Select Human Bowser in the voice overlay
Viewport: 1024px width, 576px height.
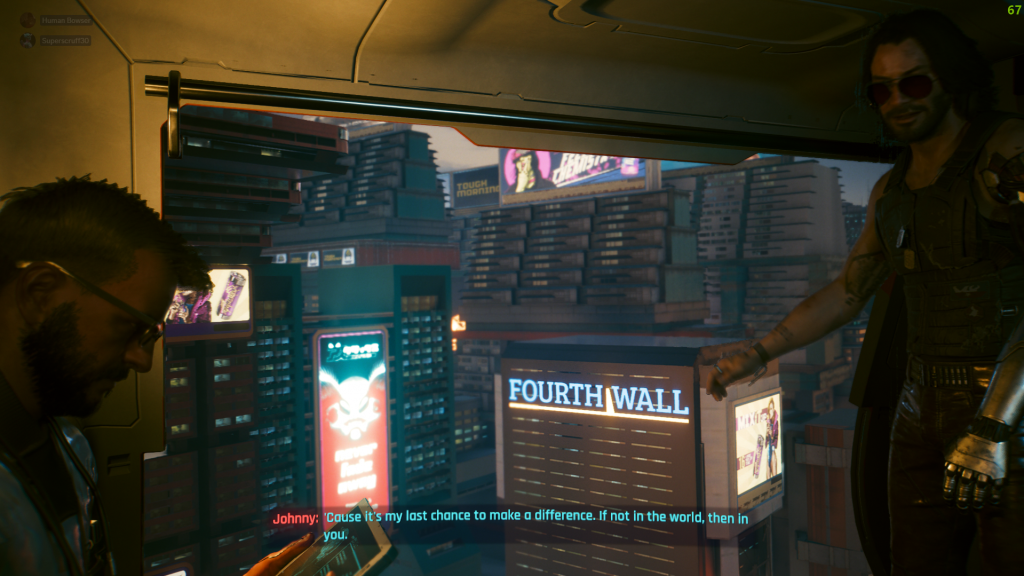point(64,20)
